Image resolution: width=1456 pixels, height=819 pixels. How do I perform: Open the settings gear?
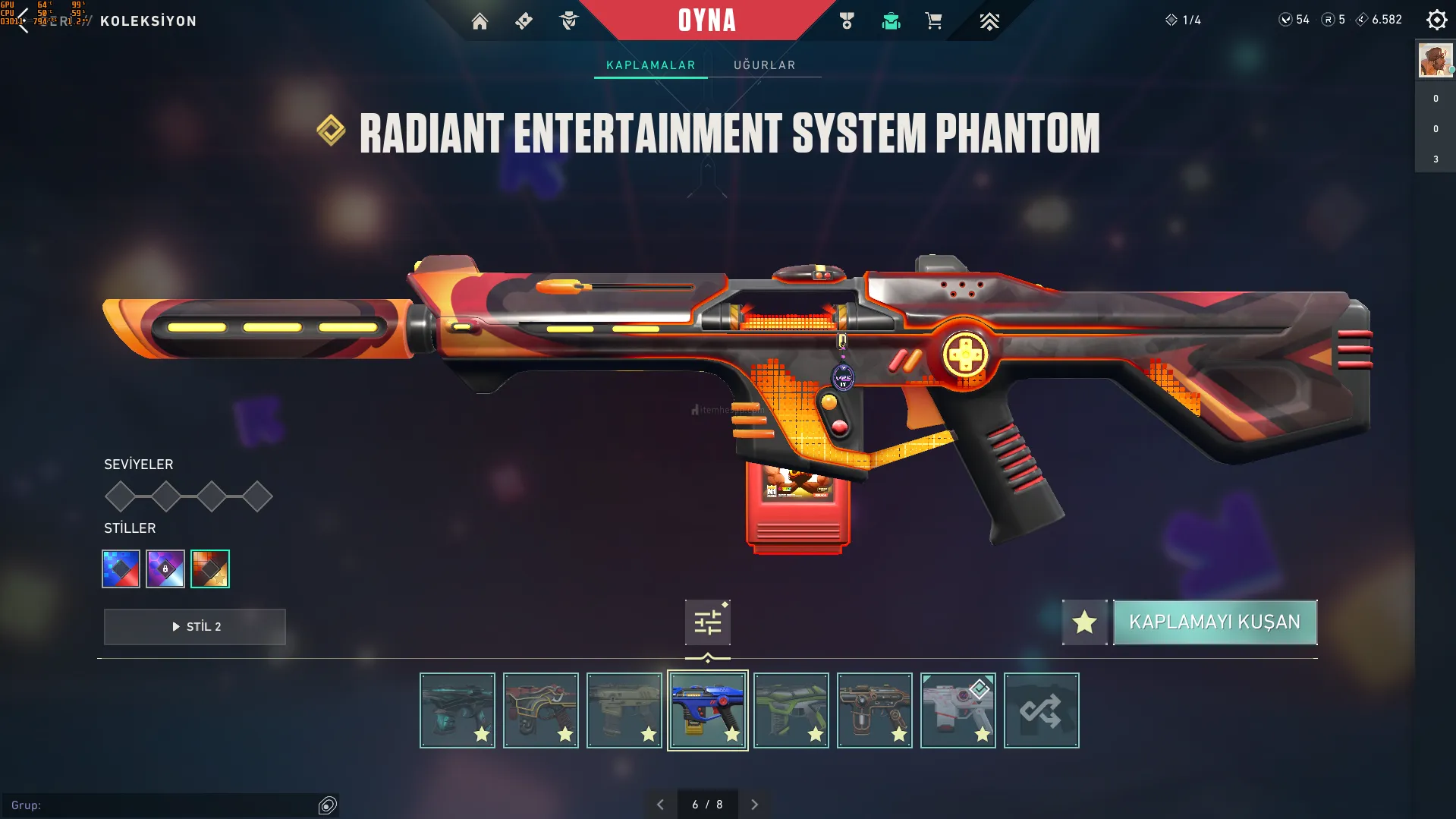(x=1436, y=20)
